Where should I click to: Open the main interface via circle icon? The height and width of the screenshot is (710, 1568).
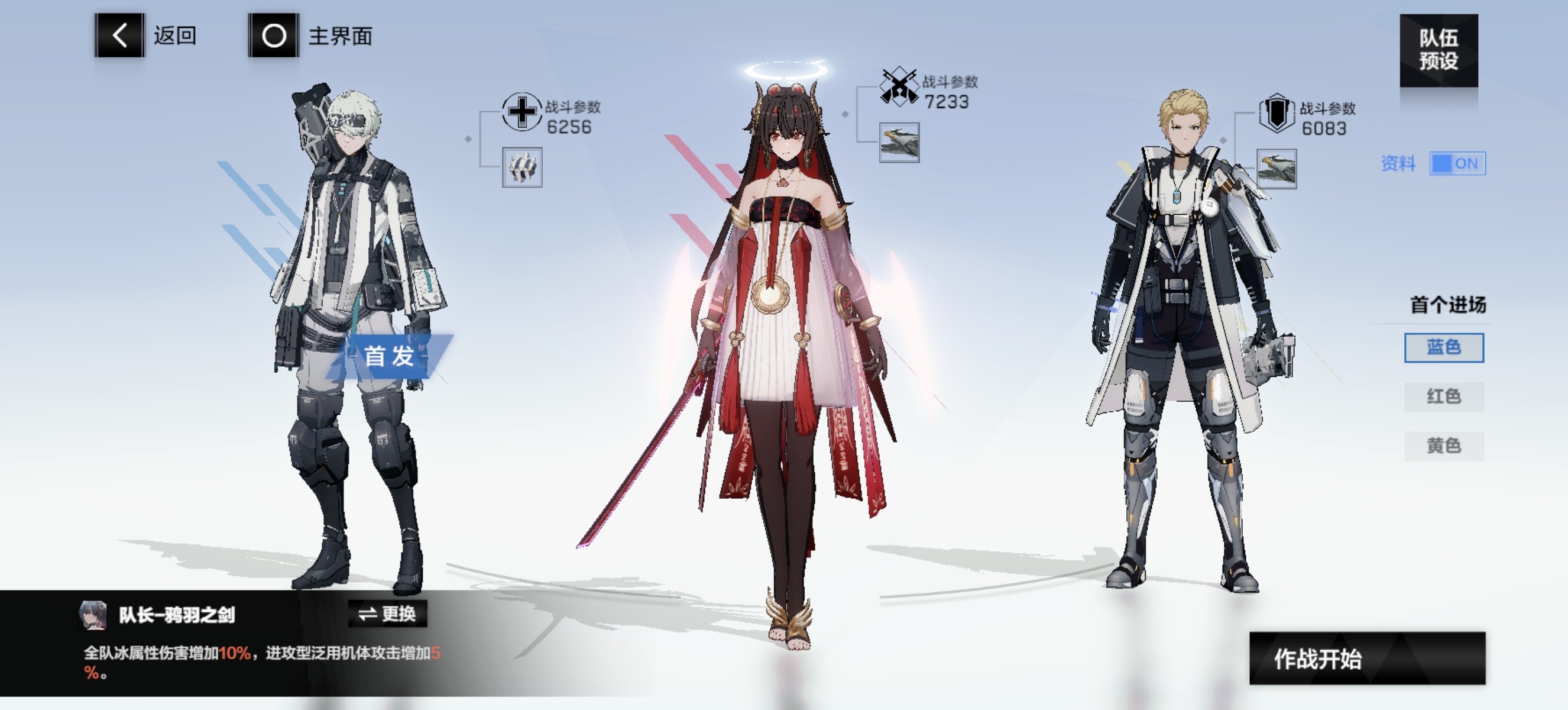273,38
